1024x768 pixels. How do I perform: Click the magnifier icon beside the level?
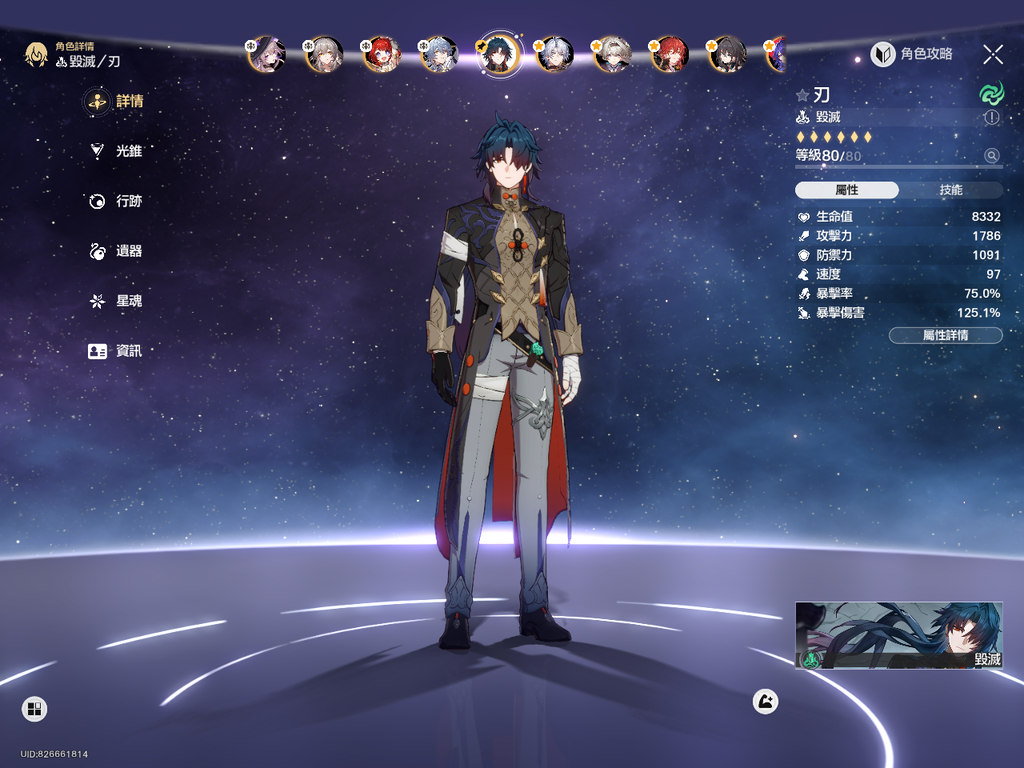(992, 155)
